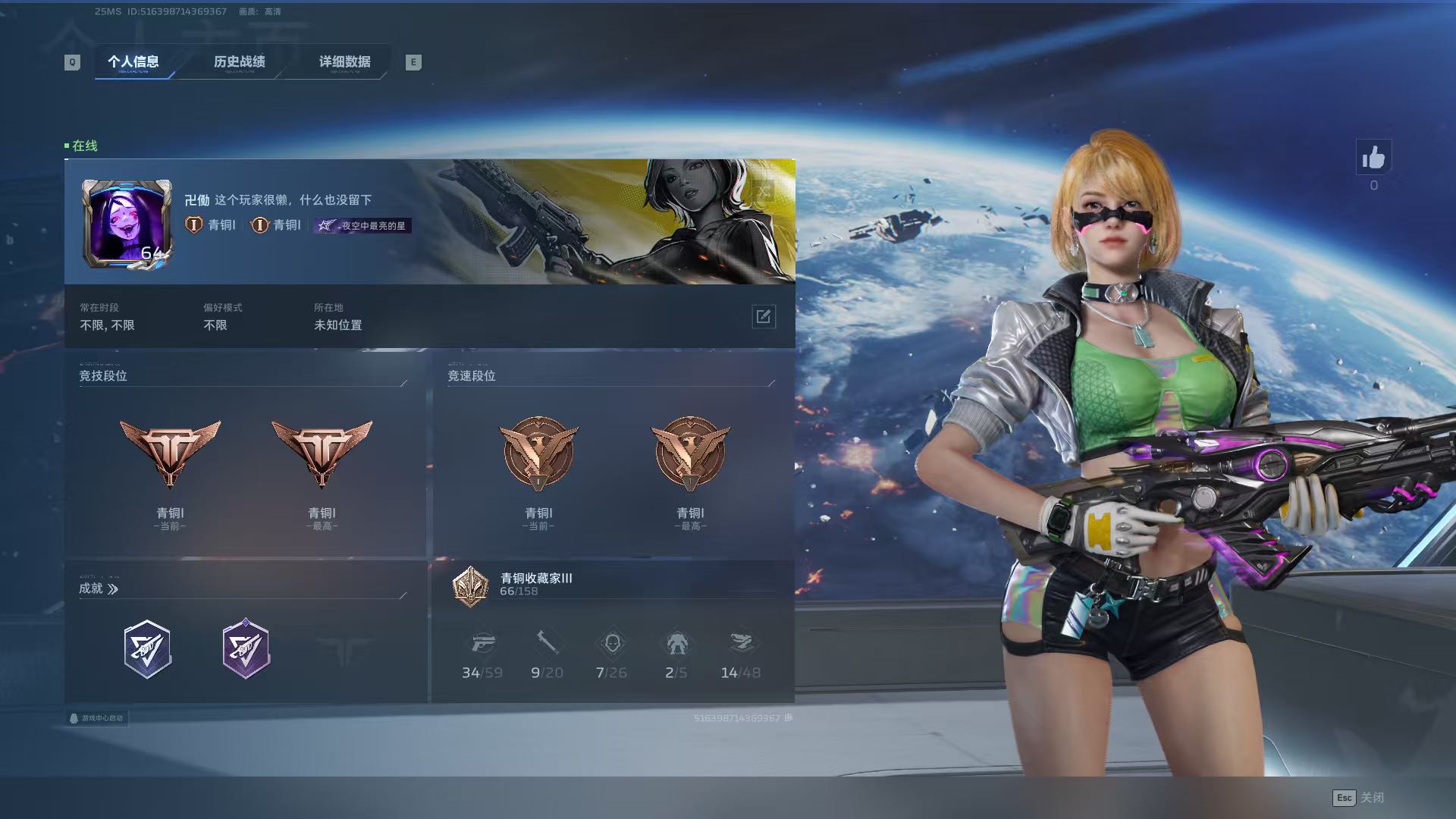
Task: Select the 详细数据 tab
Action: coord(344,61)
